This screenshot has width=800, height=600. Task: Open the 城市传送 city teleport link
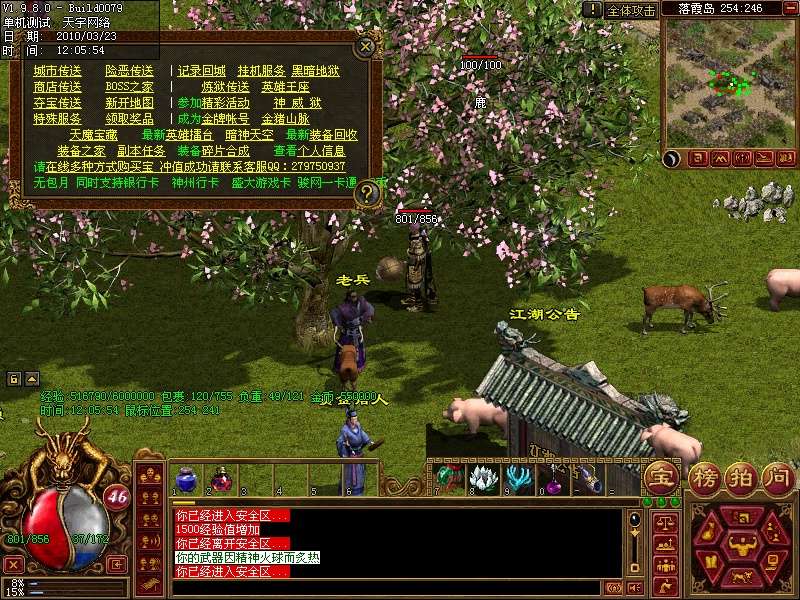pyautogui.click(x=57, y=71)
